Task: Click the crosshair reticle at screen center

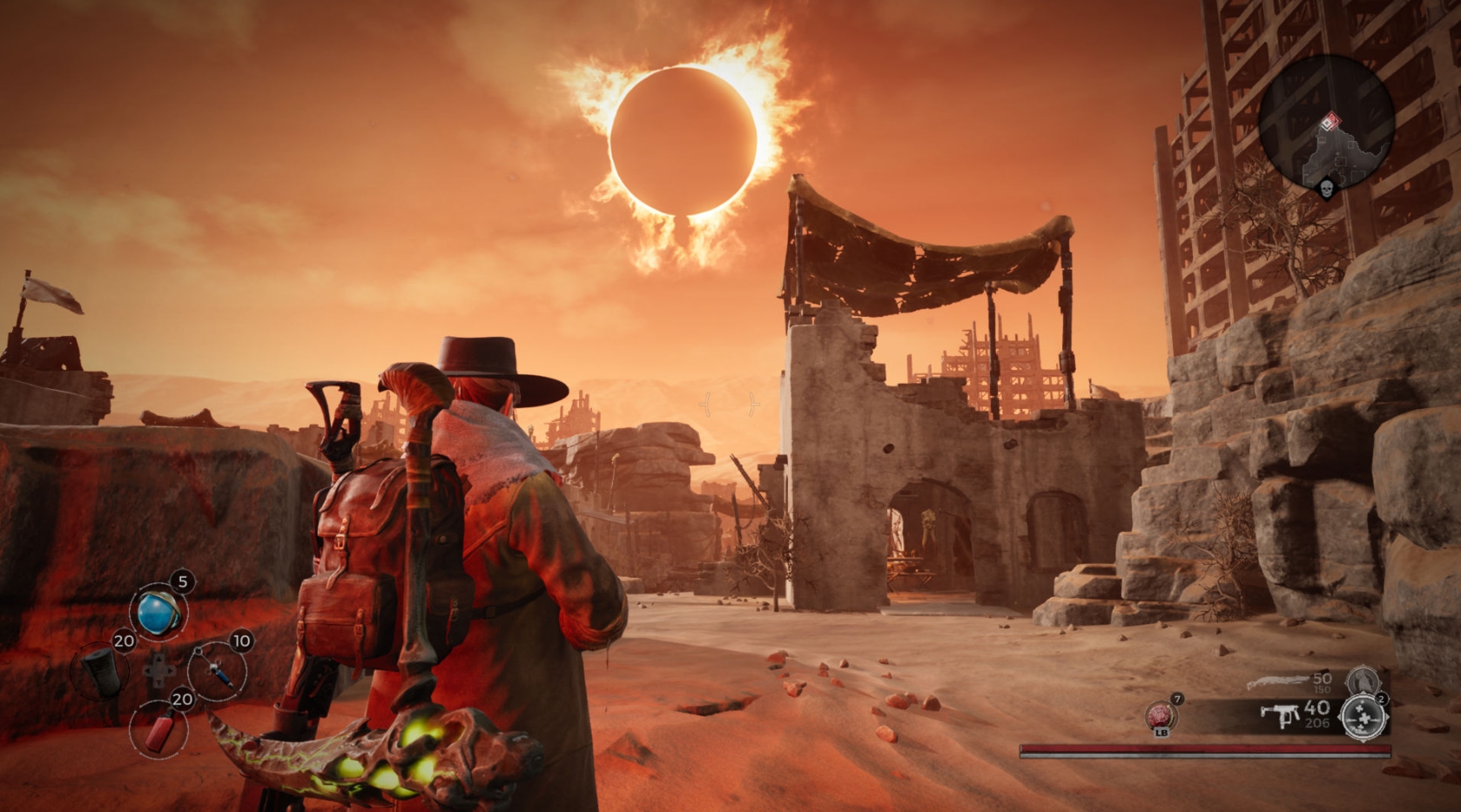Action: point(730,402)
